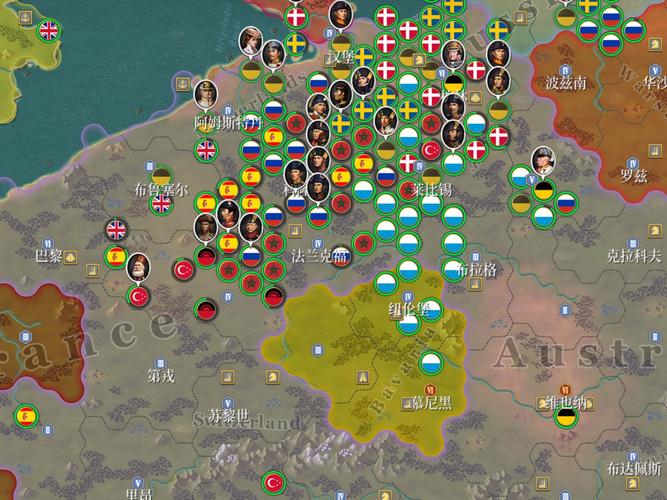Select the general portrait above 阿姆斯特丹
Screen dimensions: 667x500
pos(205,96)
